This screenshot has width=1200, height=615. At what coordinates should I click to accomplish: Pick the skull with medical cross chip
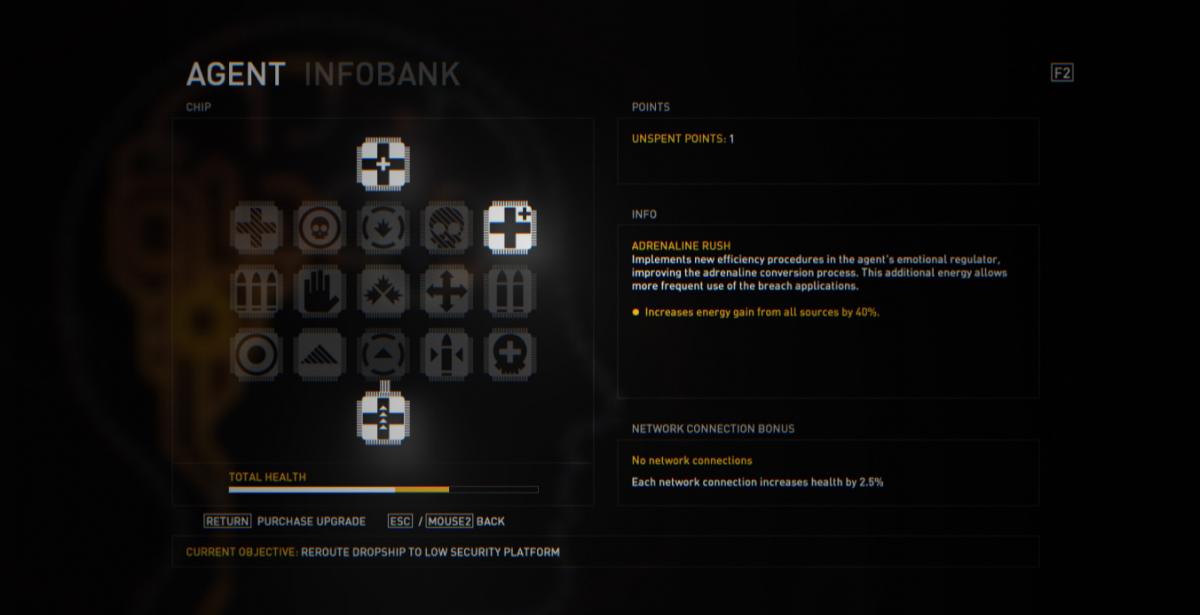click(510, 355)
